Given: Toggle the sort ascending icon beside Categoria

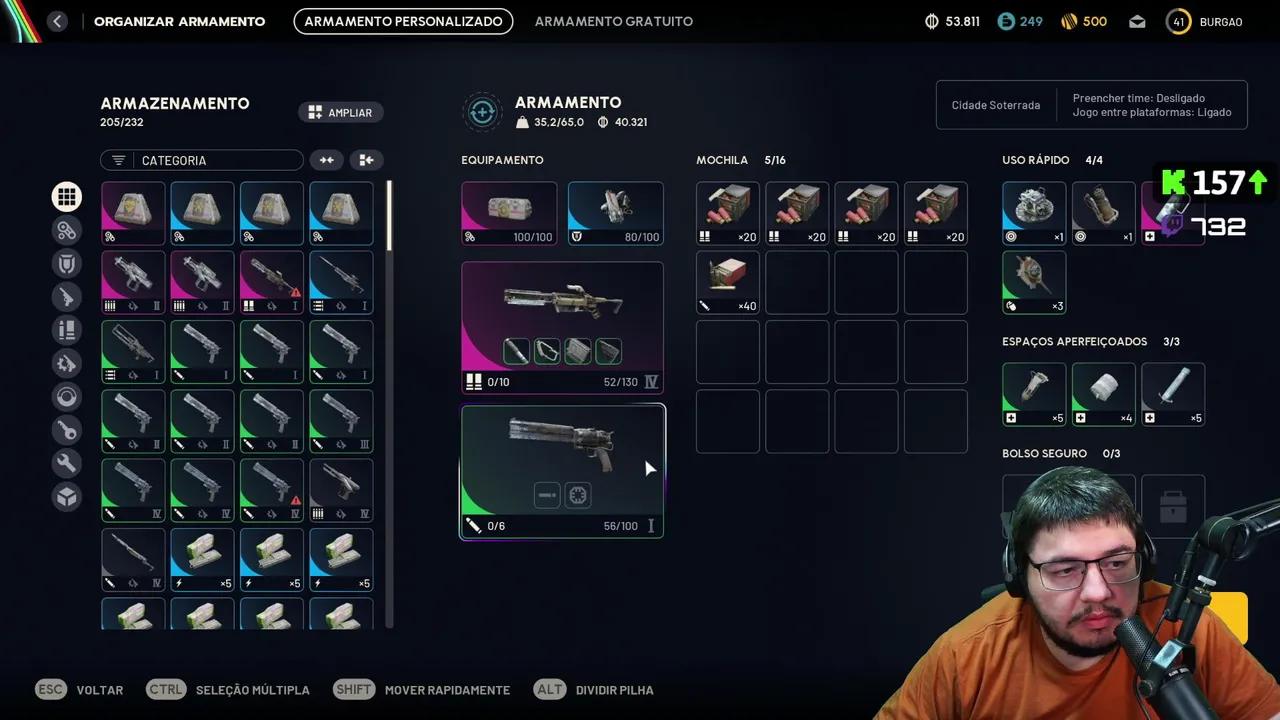Looking at the screenshot, I should click(x=327, y=160).
